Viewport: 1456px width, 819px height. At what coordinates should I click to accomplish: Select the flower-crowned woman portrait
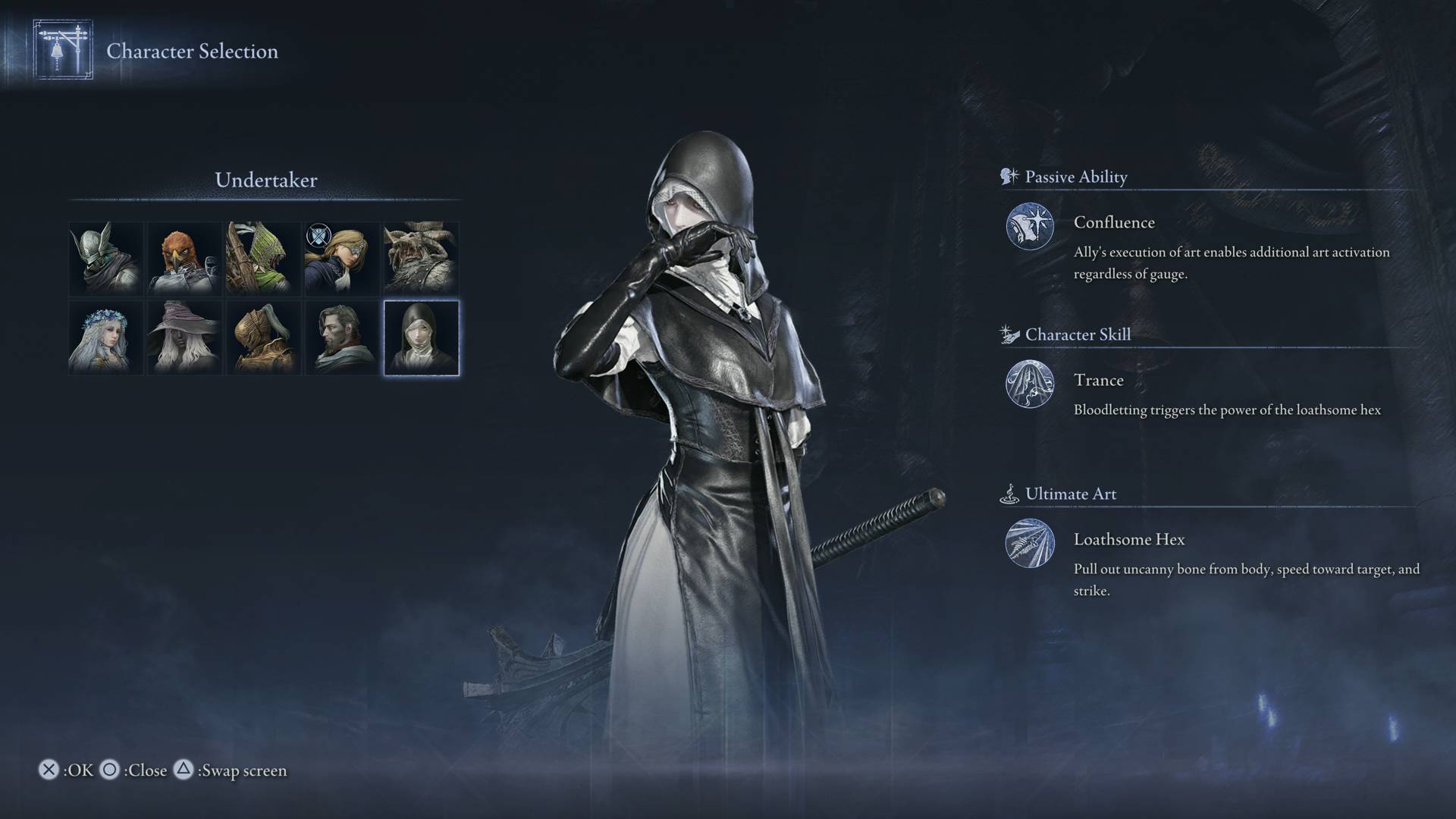105,337
